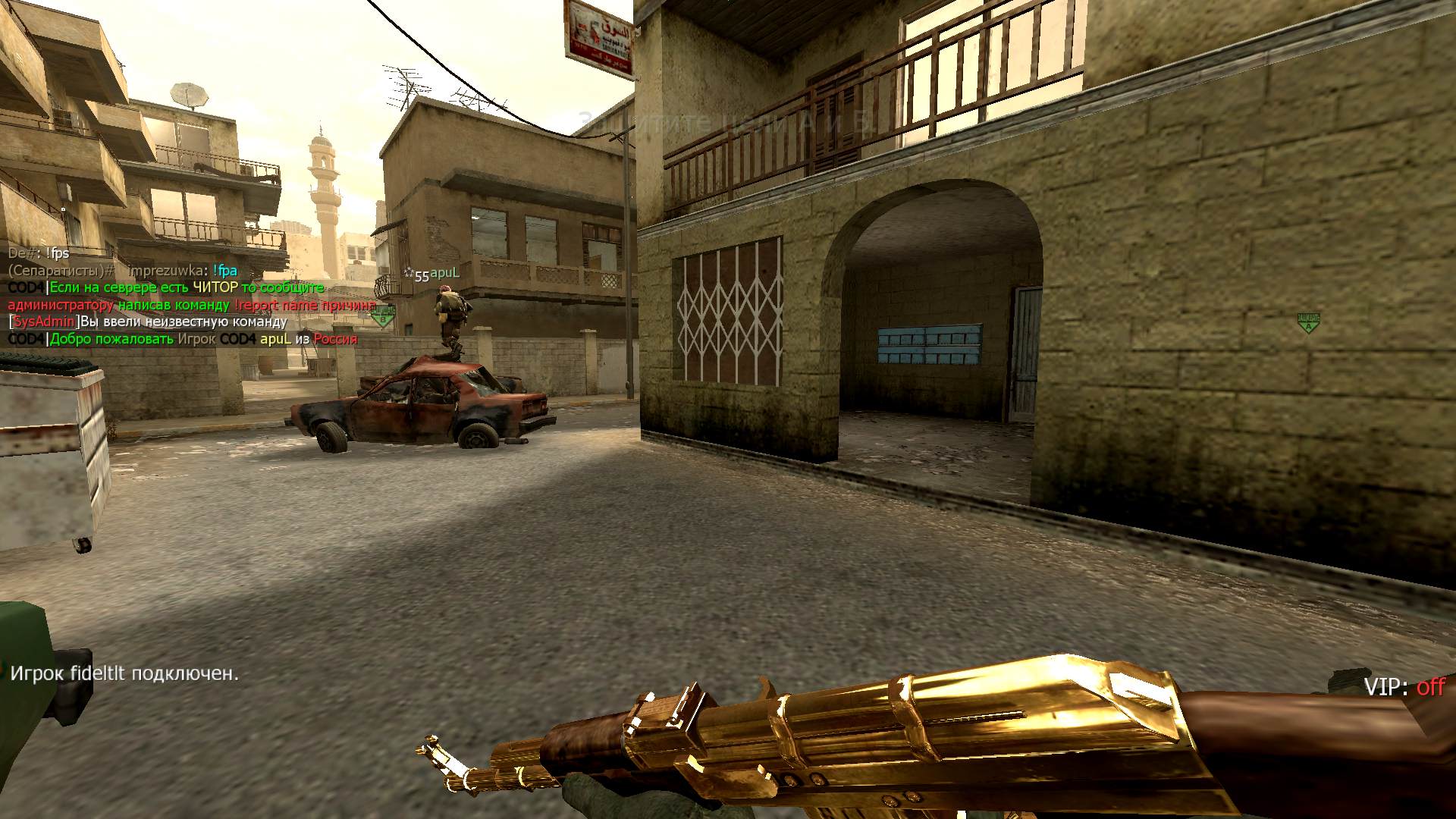This screenshot has width=1456, height=819.
Task: Toggle the VIP off indicator
Action: pyautogui.click(x=1404, y=687)
